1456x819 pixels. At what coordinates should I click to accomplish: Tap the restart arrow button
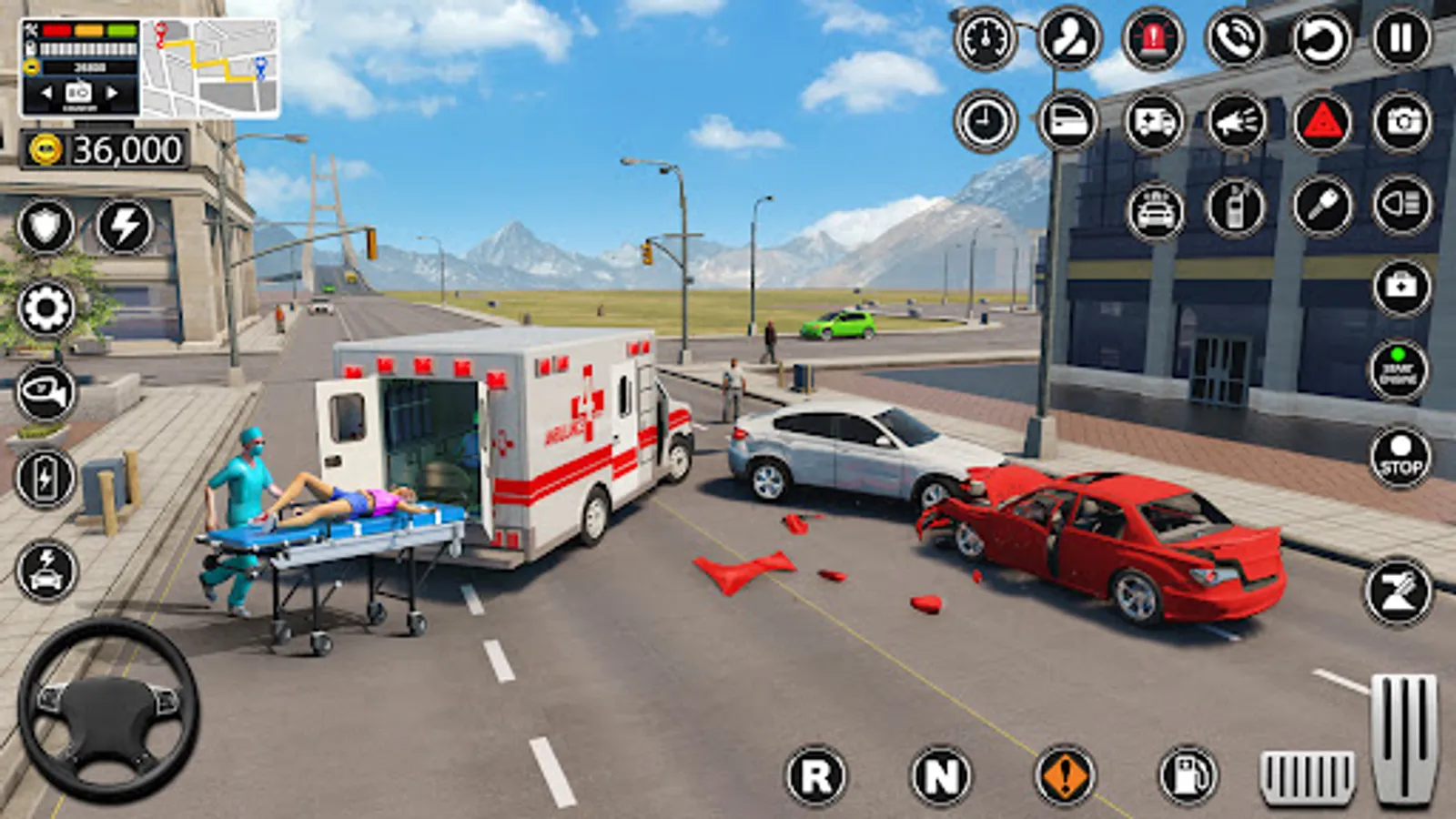(1320, 39)
